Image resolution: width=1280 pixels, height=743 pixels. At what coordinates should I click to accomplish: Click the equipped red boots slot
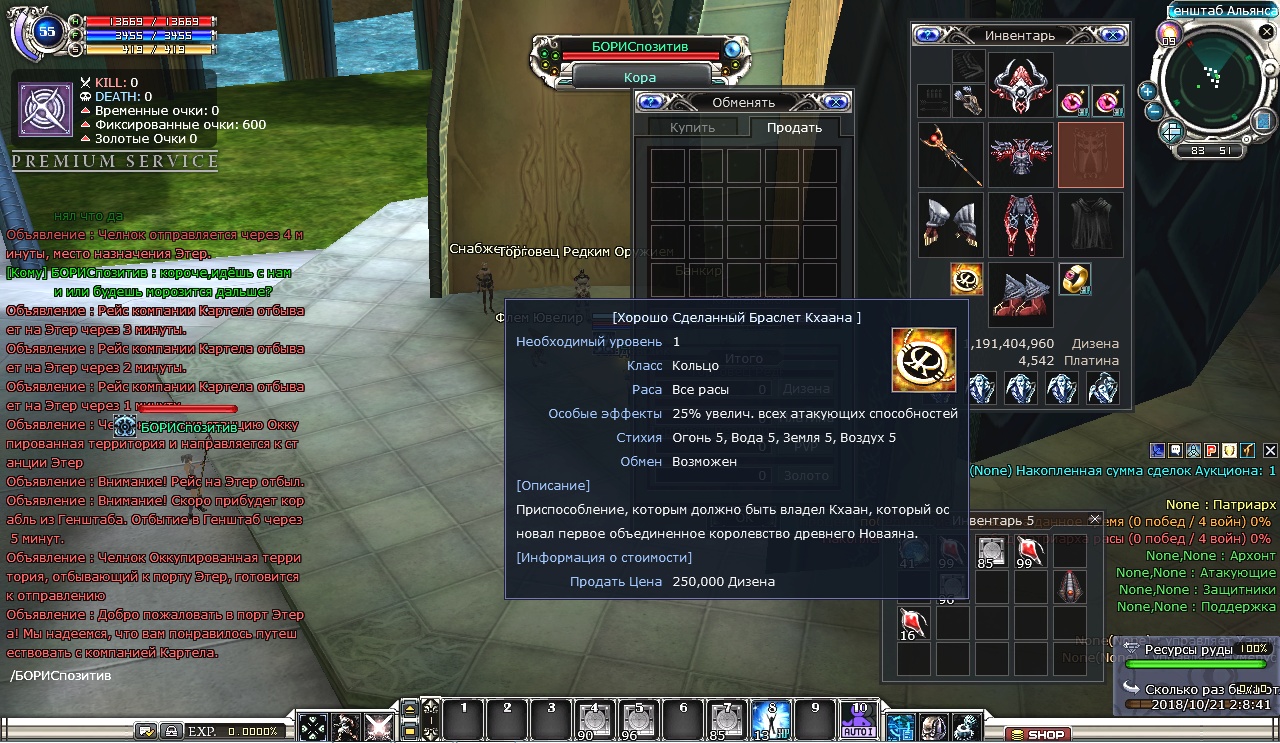coord(1020,295)
